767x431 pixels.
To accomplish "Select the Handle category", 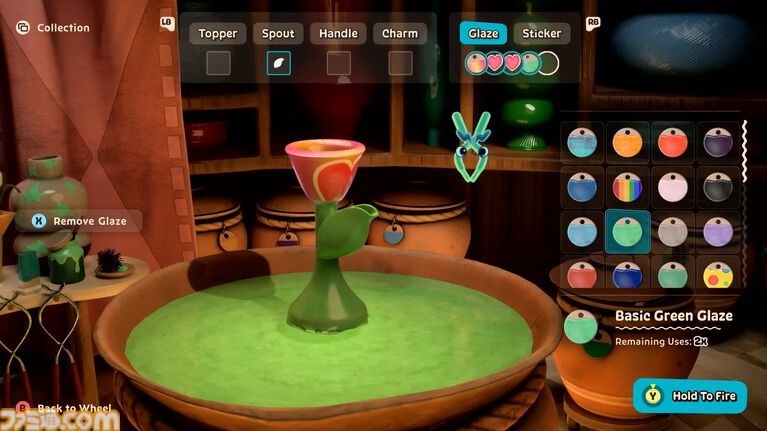I will (338, 34).
